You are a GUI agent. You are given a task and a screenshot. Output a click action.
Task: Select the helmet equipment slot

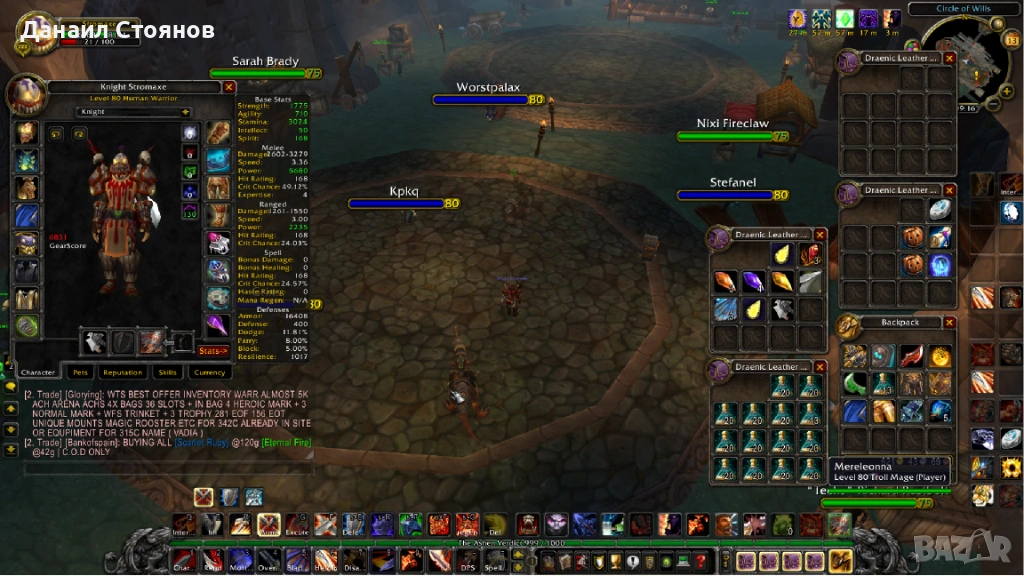pos(26,132)
